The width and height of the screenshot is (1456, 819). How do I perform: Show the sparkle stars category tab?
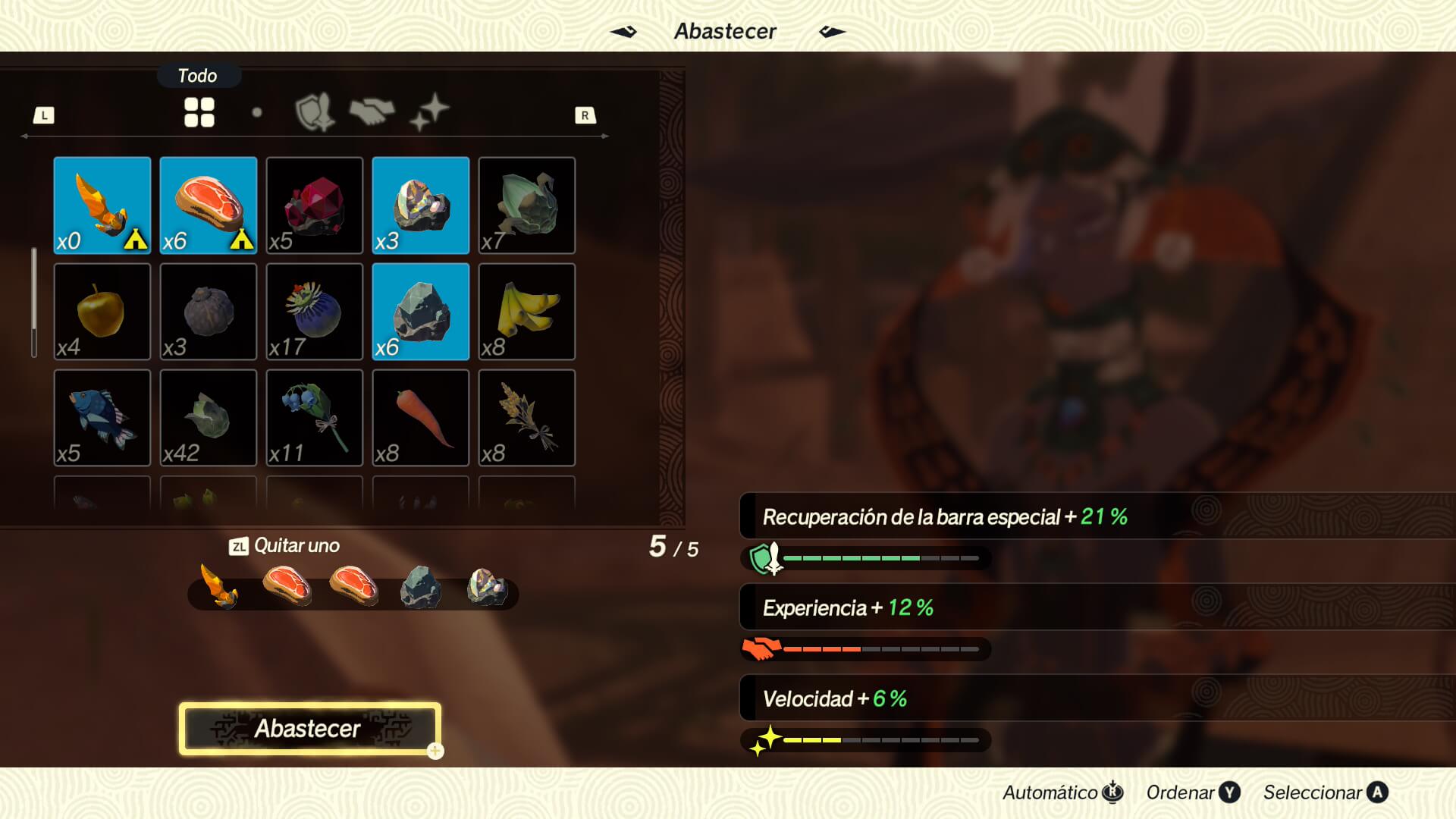click(429, 113)
